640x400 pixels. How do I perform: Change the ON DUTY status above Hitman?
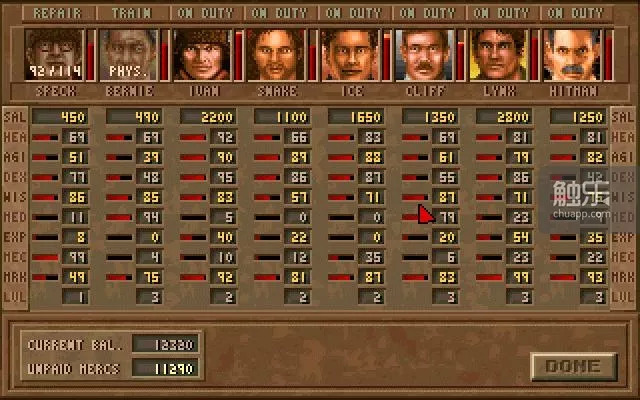point(576,14)
